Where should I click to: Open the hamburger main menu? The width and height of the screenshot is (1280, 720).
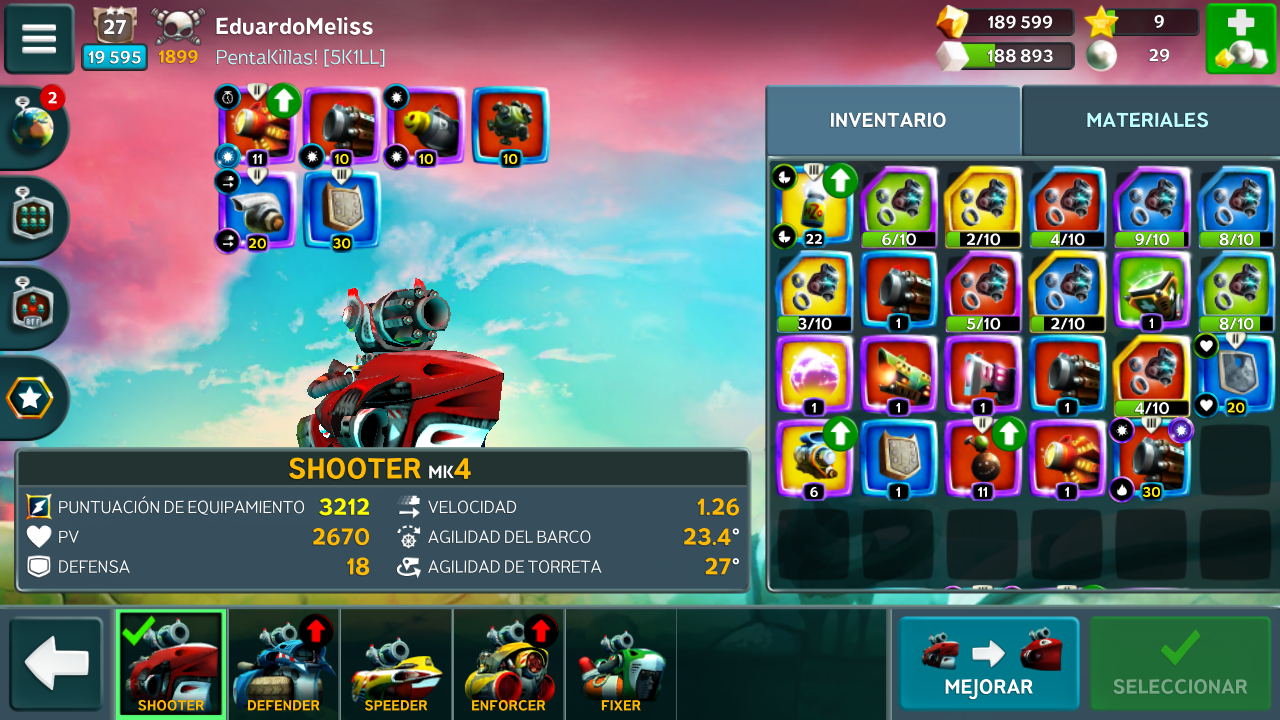click(x=39, y=39)
